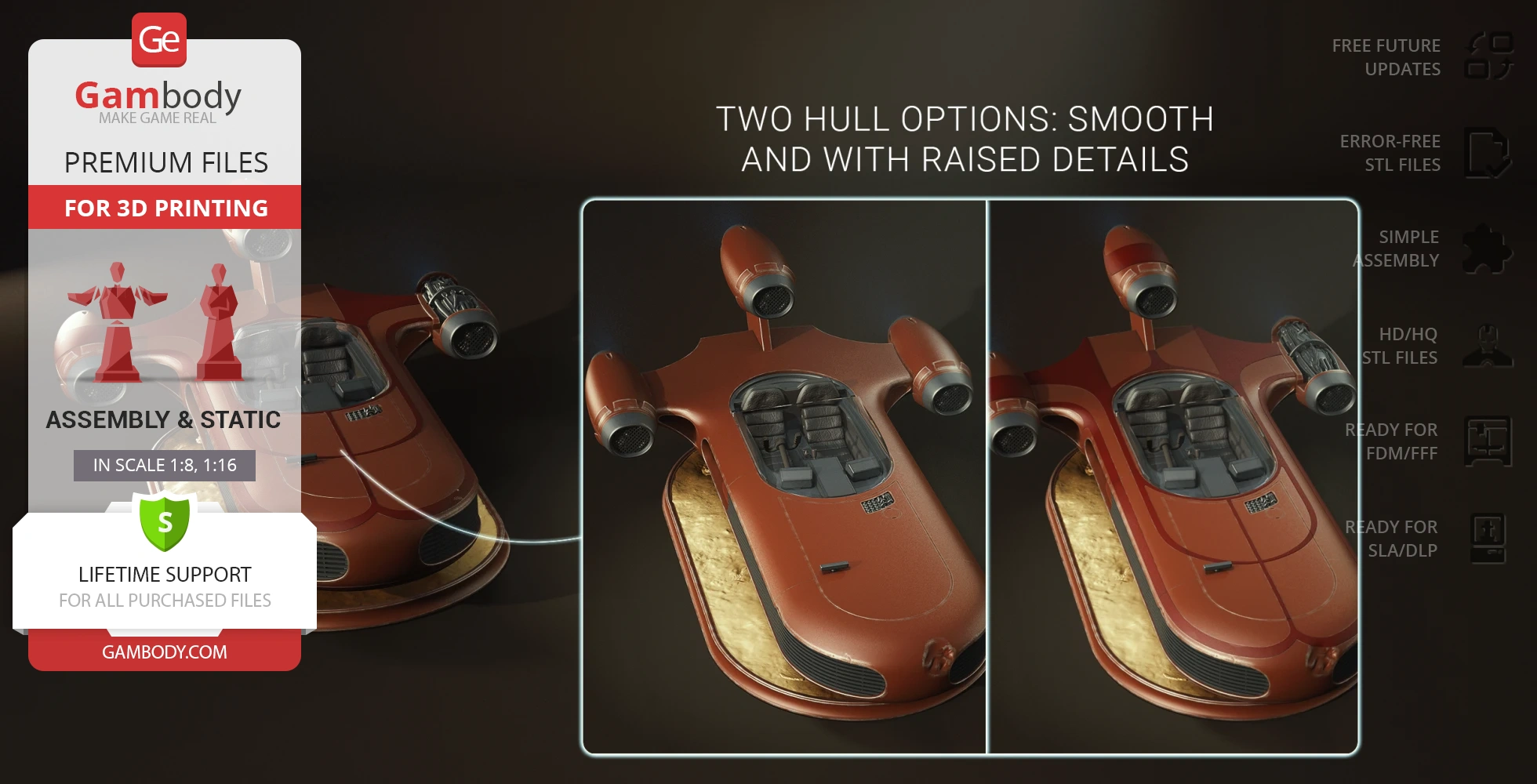The image size is (1537, 784).
Task: Select the Free Future Updates icon
Action: [x=1488, y=56]
